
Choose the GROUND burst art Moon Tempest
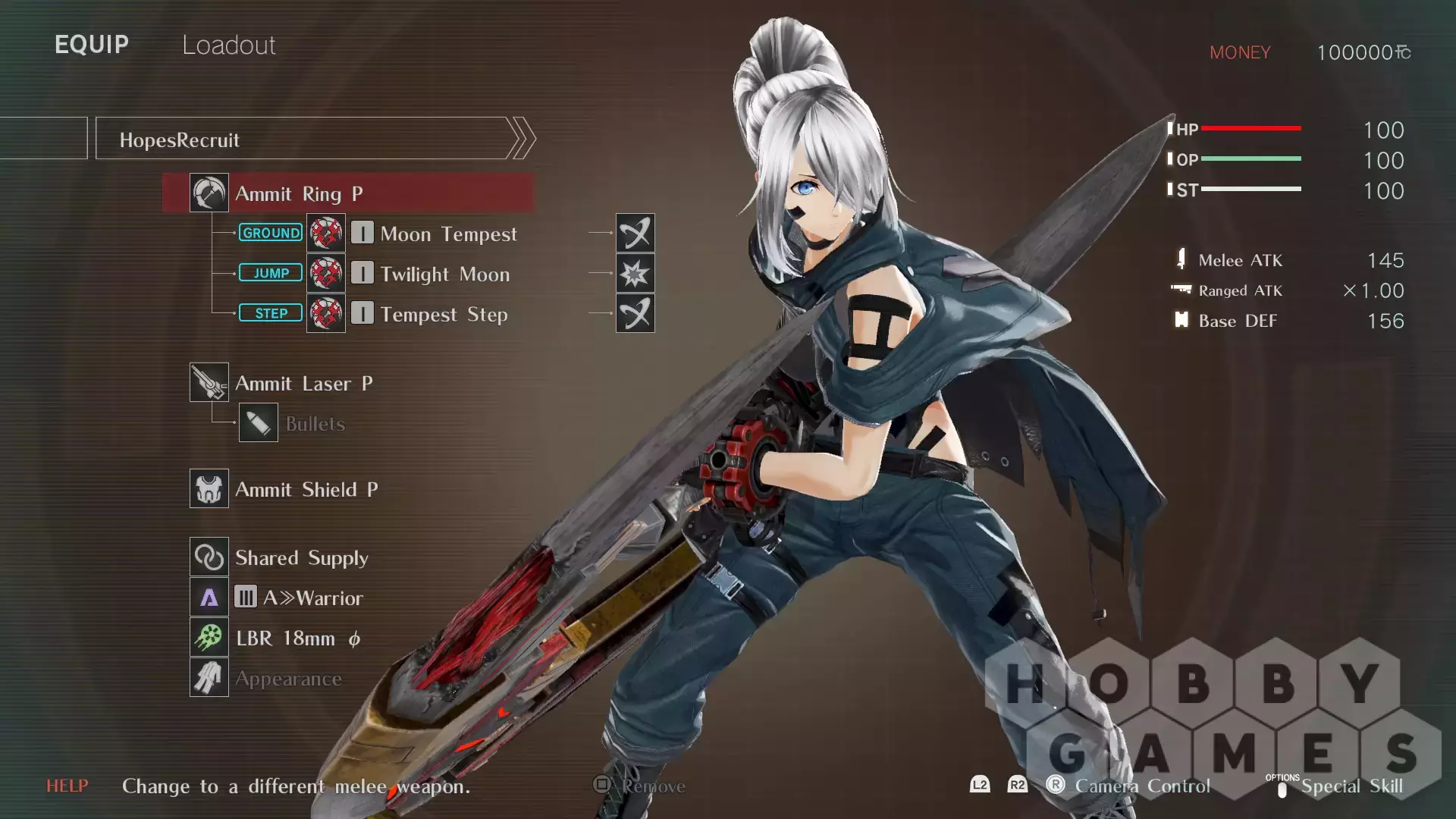pos(448,234)
